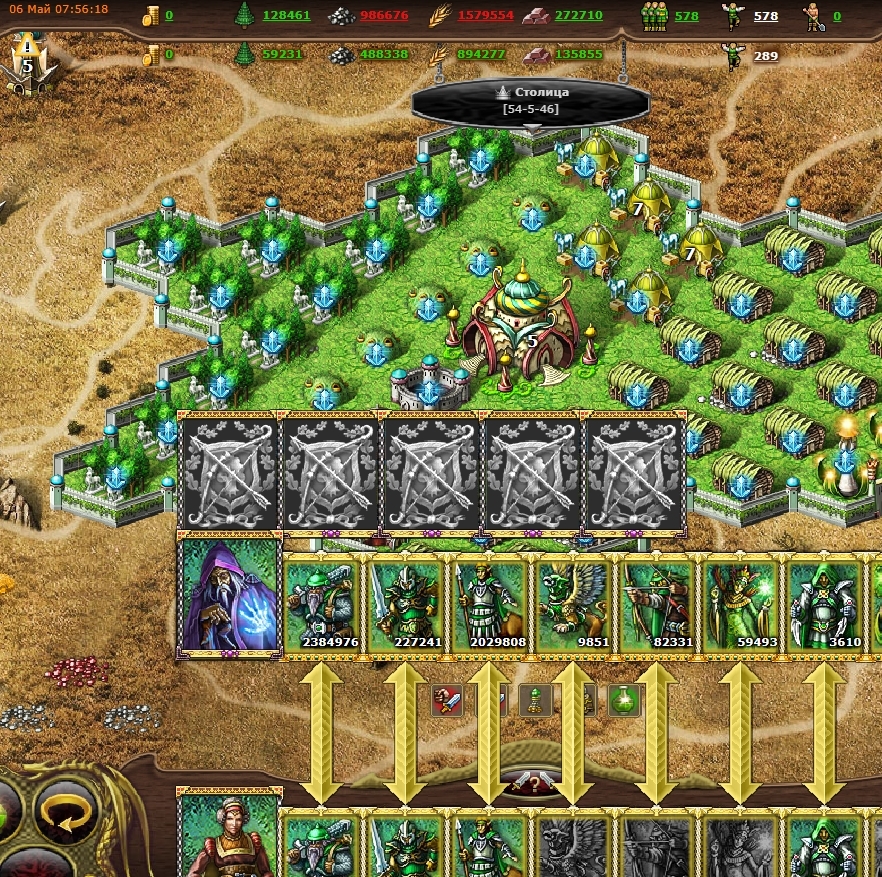Click the top gold coins resource icon

tap(151, 15)
